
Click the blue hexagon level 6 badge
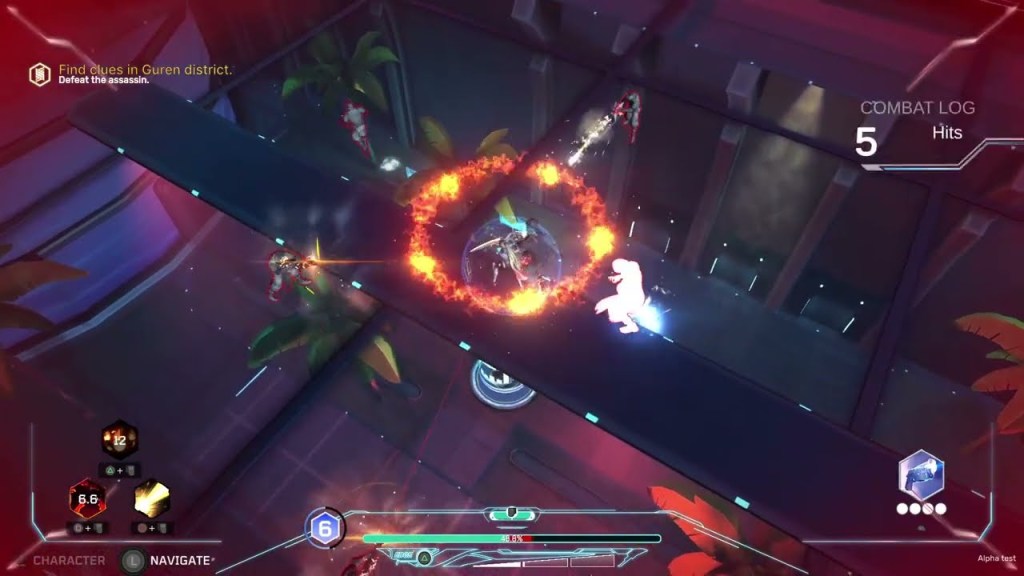point(324,527)
